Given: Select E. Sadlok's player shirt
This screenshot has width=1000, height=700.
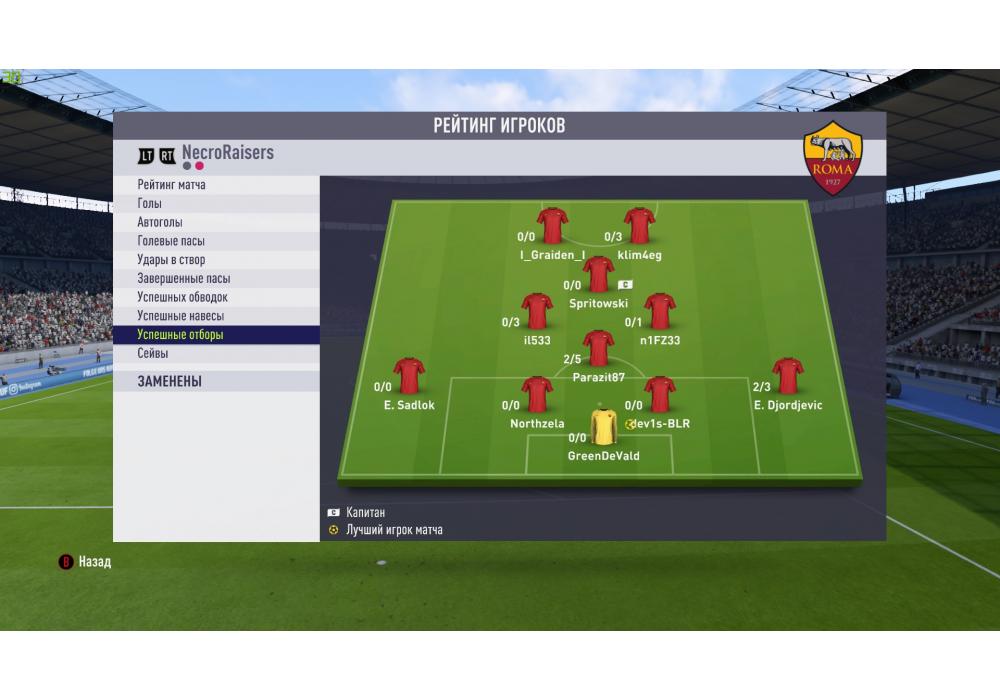Looking at the screenshot, I should (409, 375).
